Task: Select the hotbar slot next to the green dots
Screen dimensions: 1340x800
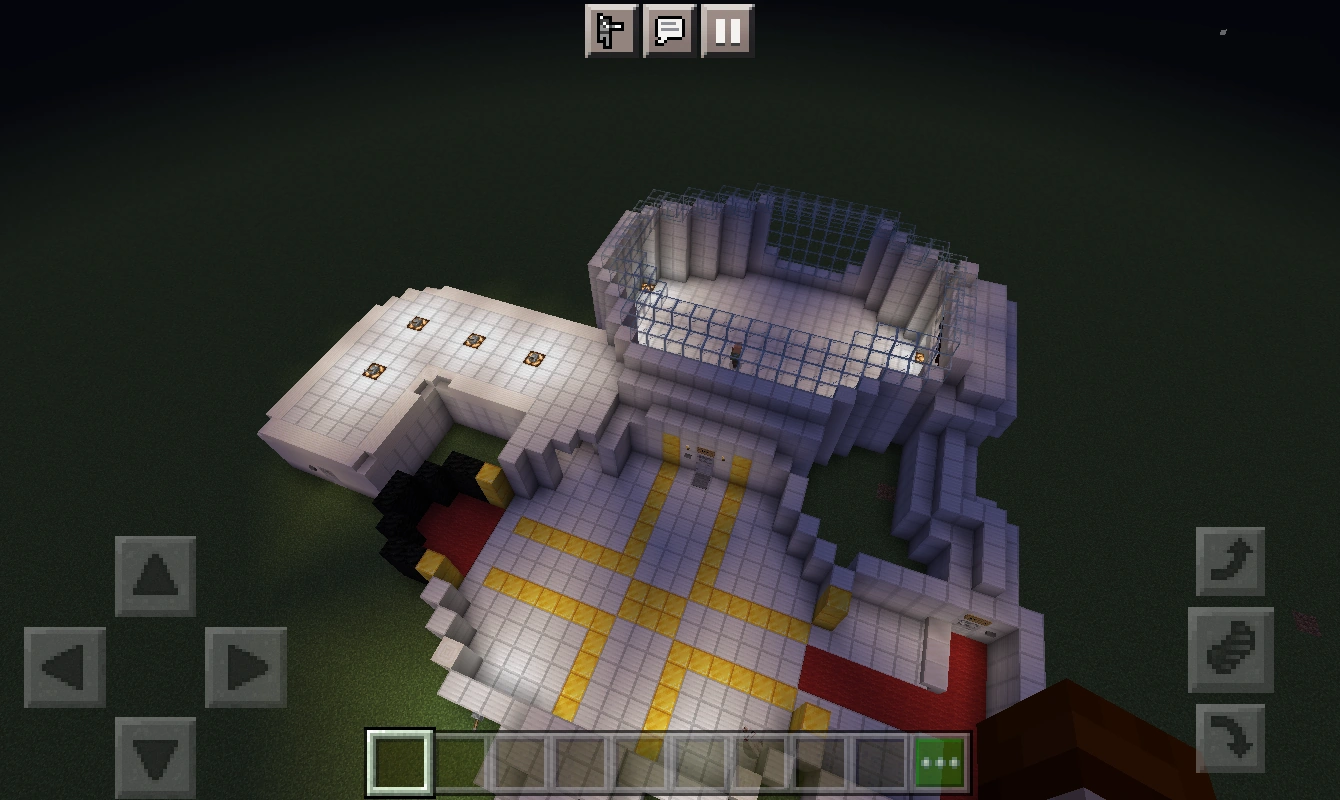Action: click(880, 761)
